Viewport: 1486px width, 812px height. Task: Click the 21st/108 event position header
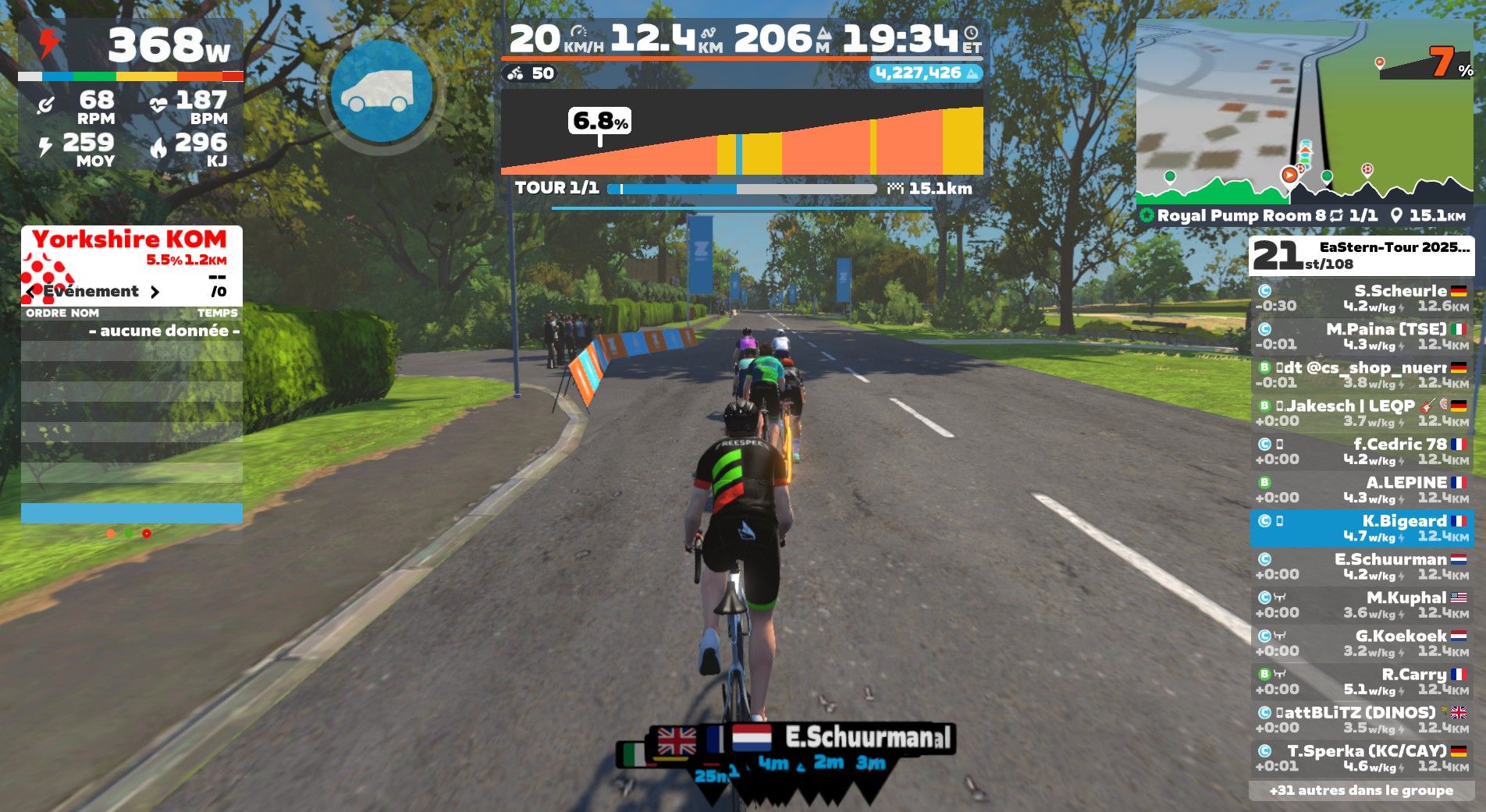tap(1361, 255)
